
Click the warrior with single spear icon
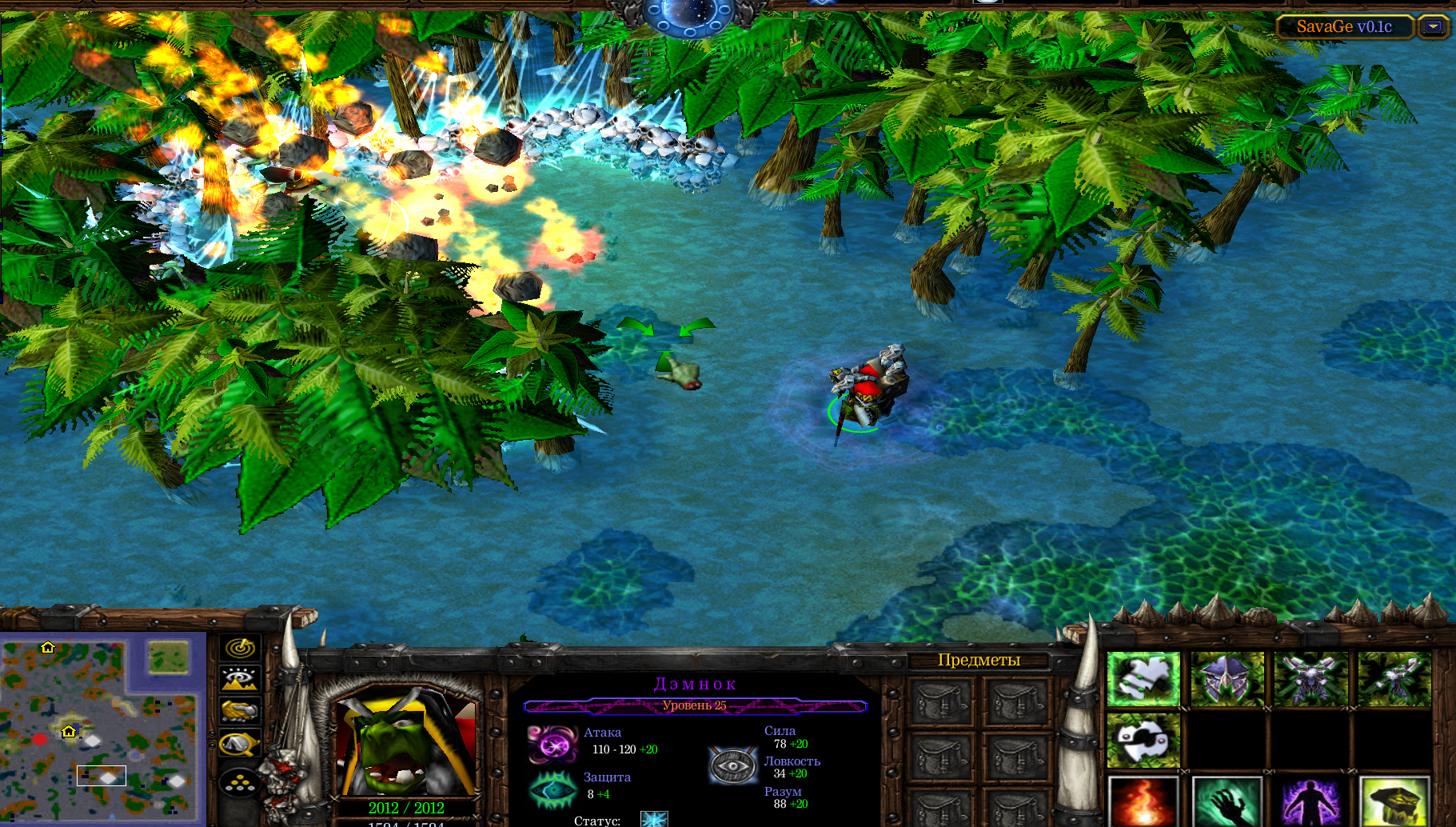(x=1394, y=679)
